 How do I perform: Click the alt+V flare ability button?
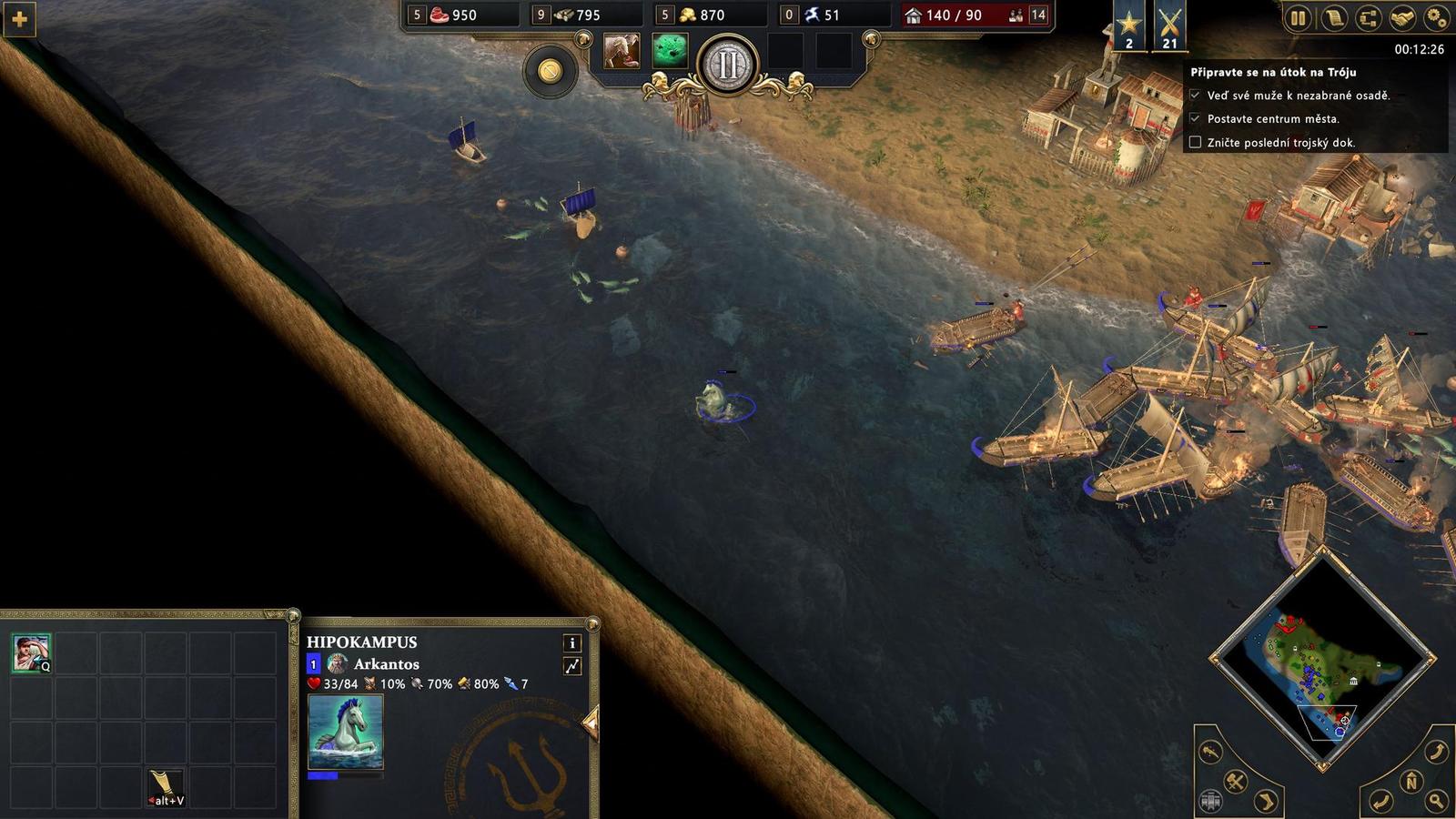click(x=163, y=784)
